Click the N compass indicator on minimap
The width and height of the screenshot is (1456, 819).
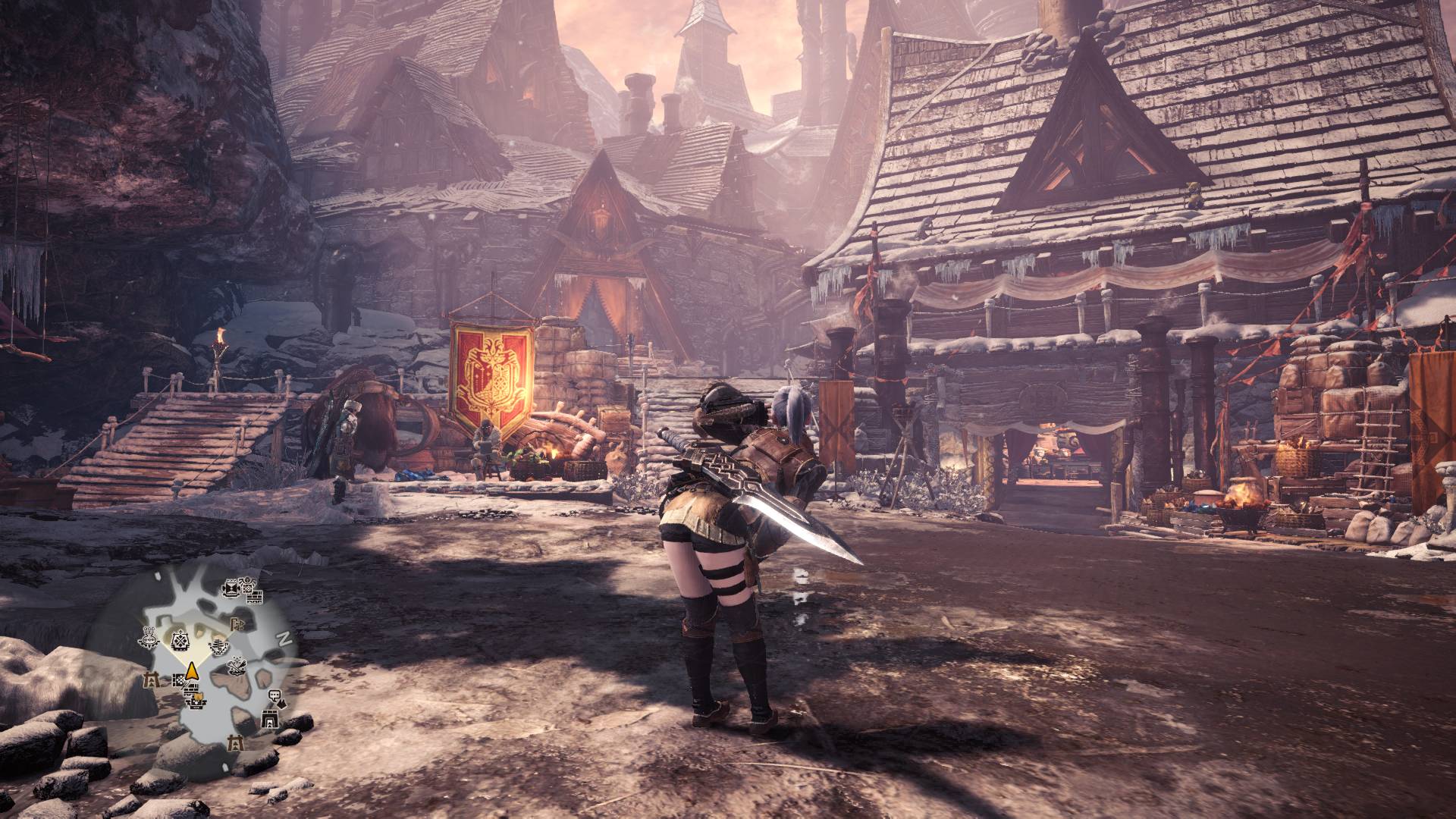click(284, 639)
